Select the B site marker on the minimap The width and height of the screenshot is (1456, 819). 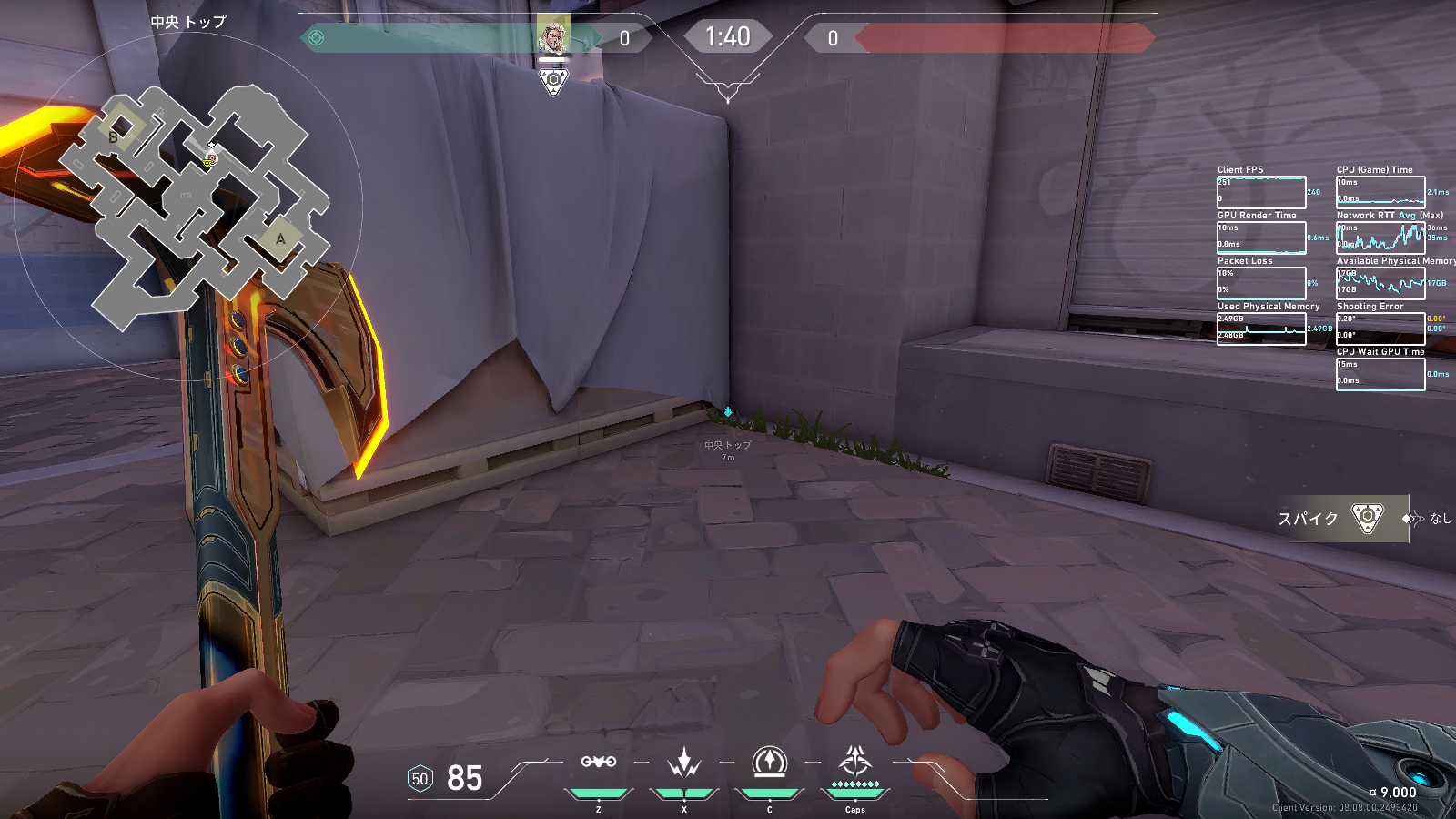(113, 137)
